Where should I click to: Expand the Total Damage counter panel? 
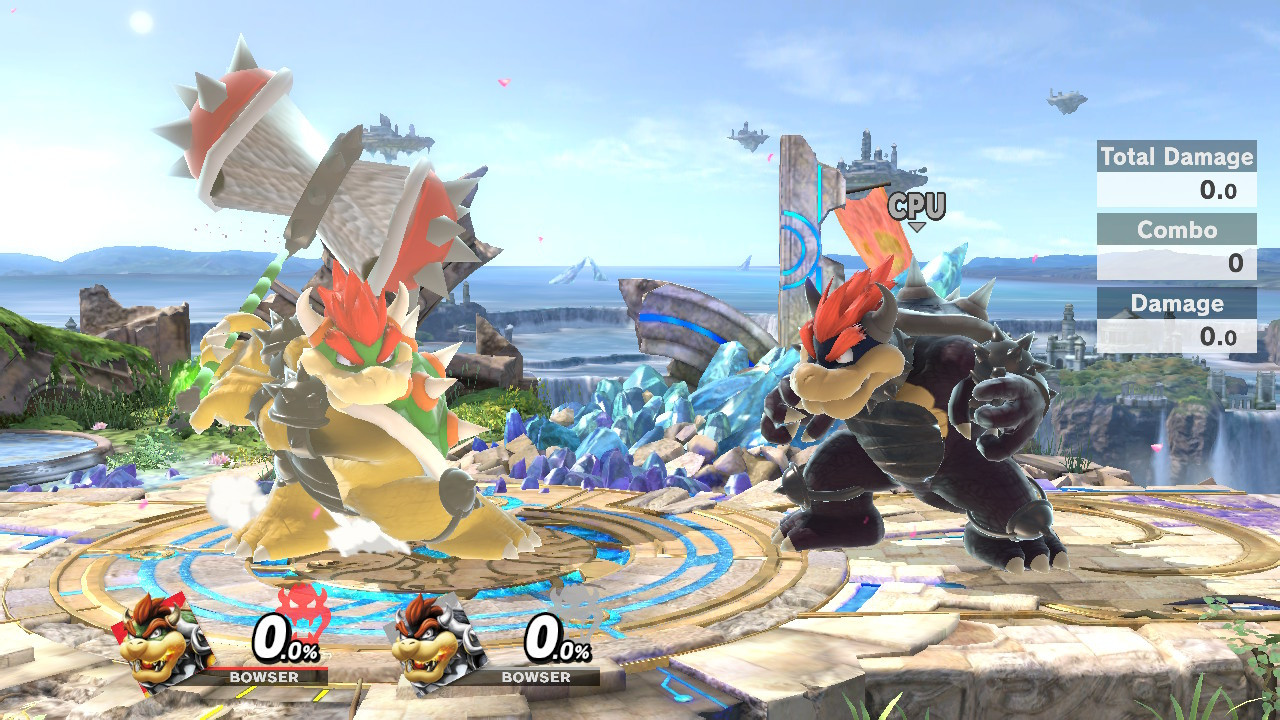[x=1176, y=172]
